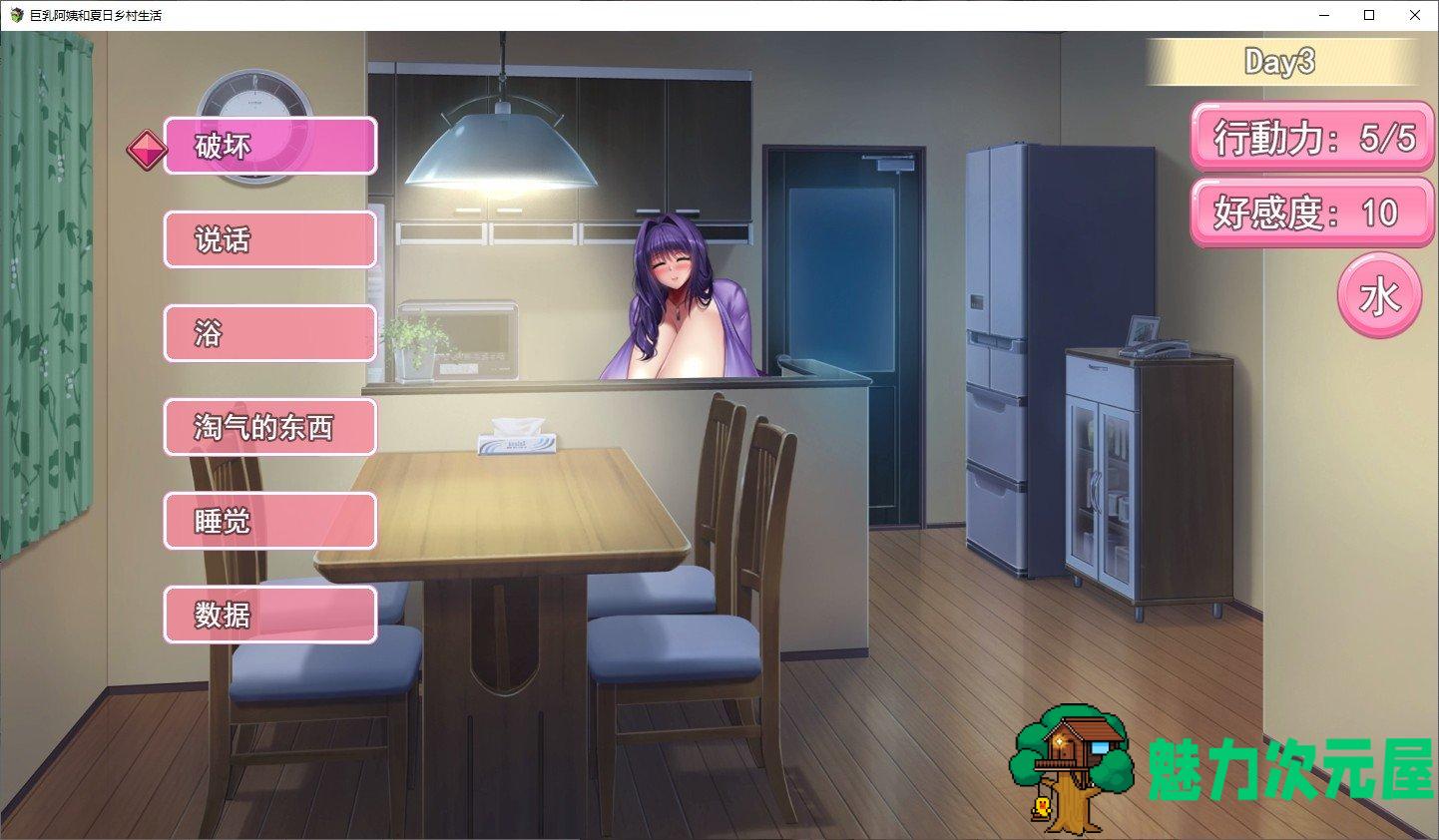The image size is (1439, 840).
Task: Choose 睡觉 to go to sleep
Action: point(270,521)
